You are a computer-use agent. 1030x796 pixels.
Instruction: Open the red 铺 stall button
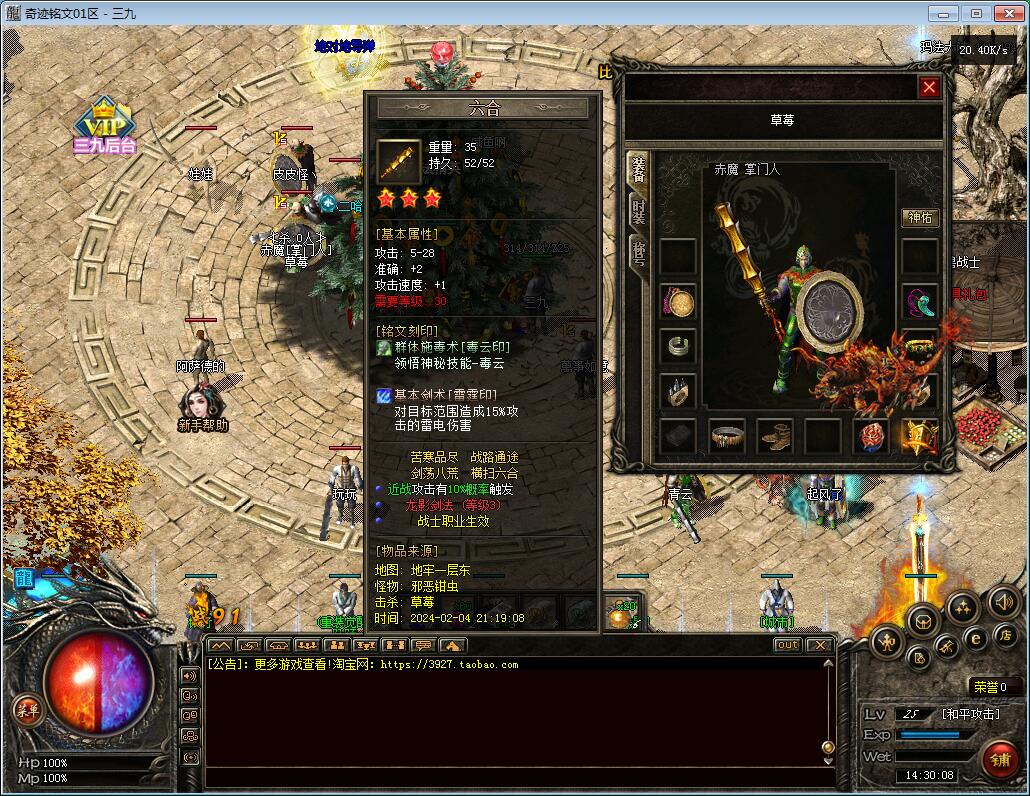[x=998, y=759]
